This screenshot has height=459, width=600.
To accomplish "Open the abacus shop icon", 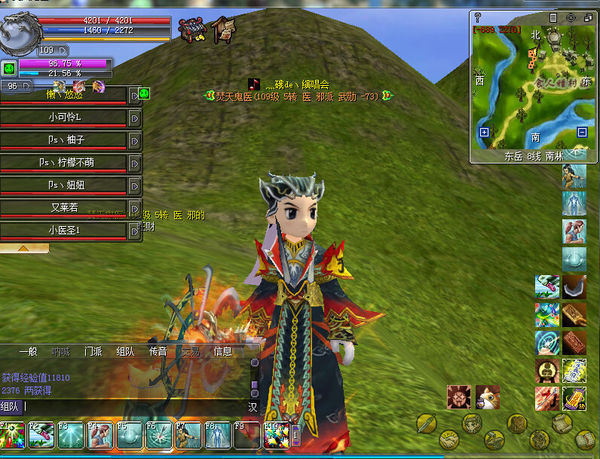I will coord(192,30).
